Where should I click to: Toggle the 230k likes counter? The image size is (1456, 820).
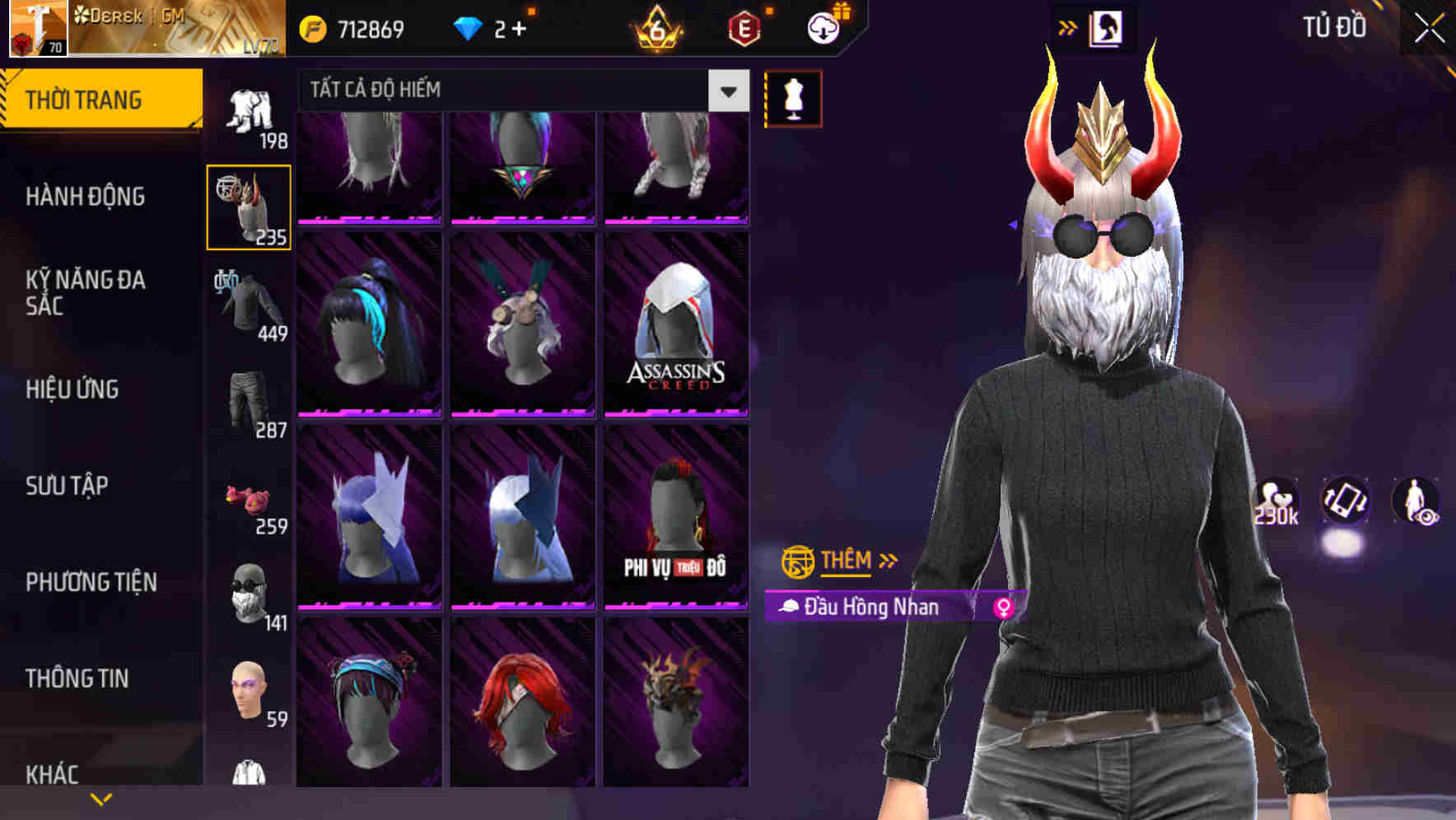click(1275, 502)
